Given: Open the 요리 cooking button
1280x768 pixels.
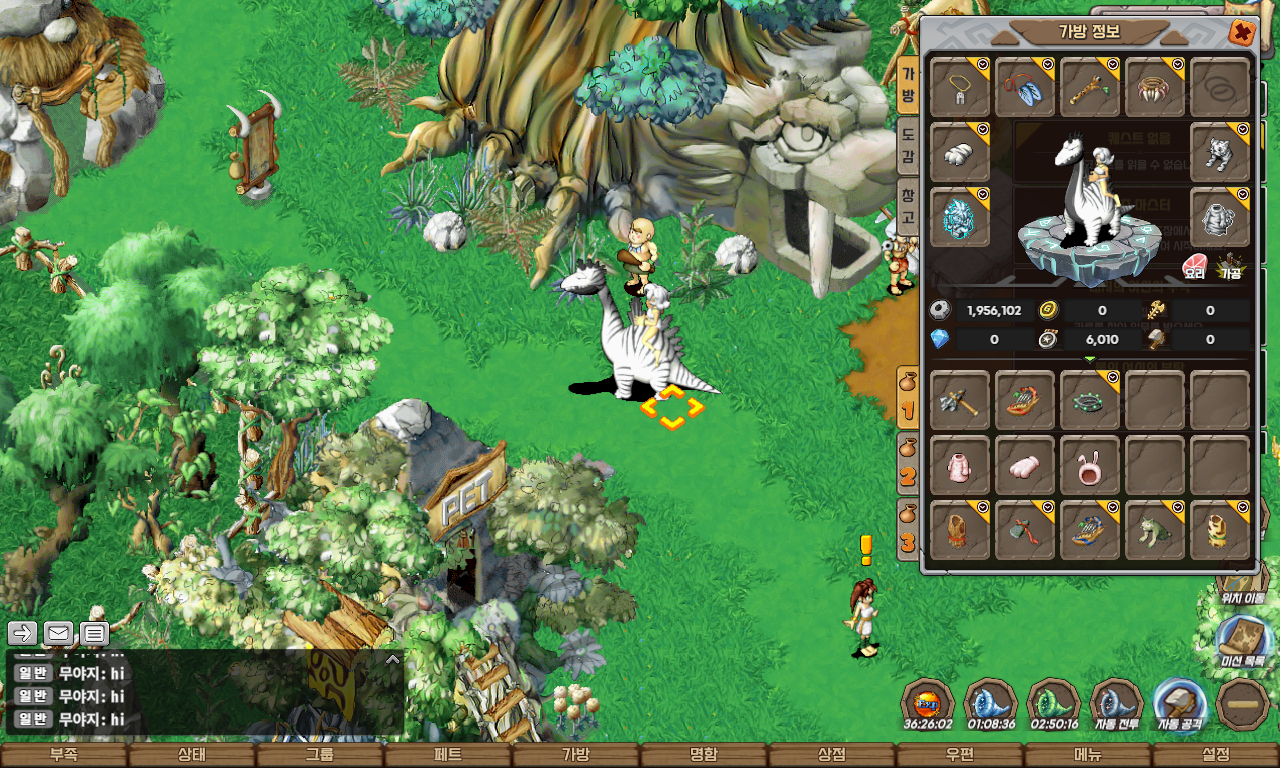Looking at the screenshot, I should pos(1195,268).
